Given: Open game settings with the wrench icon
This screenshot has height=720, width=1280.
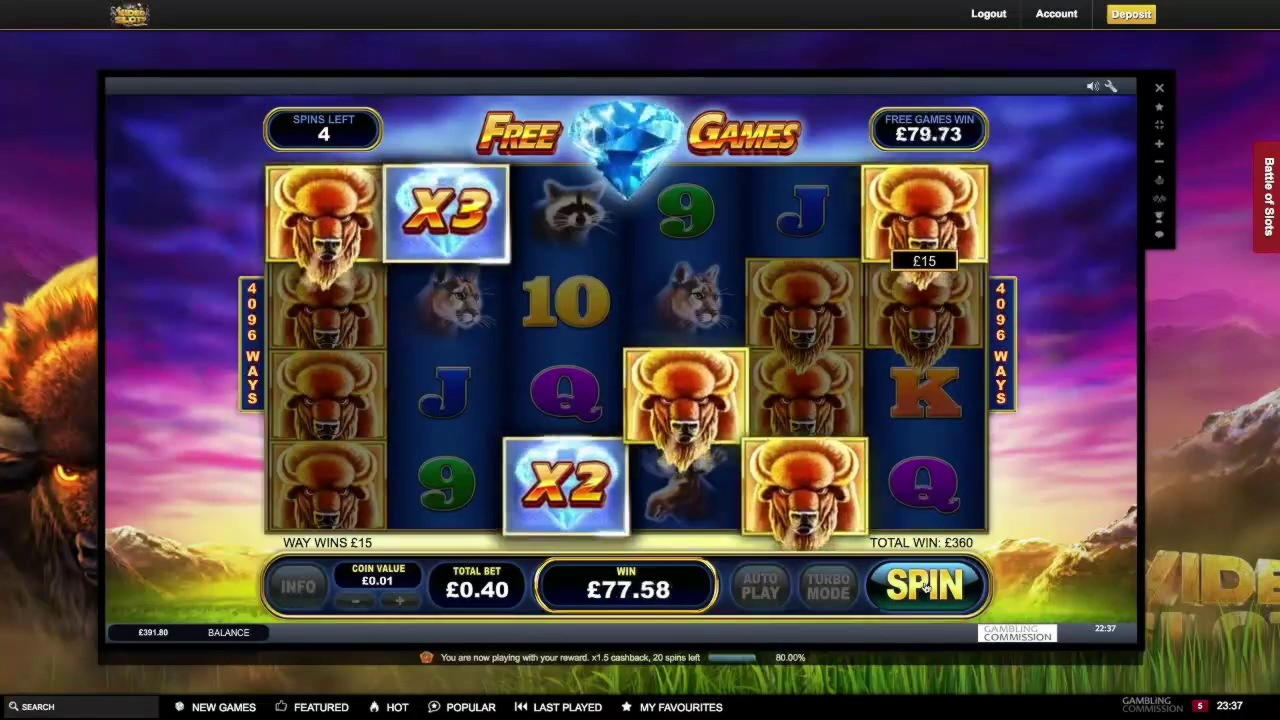Looking at the screenshot, I should [x=1111, y=85].
